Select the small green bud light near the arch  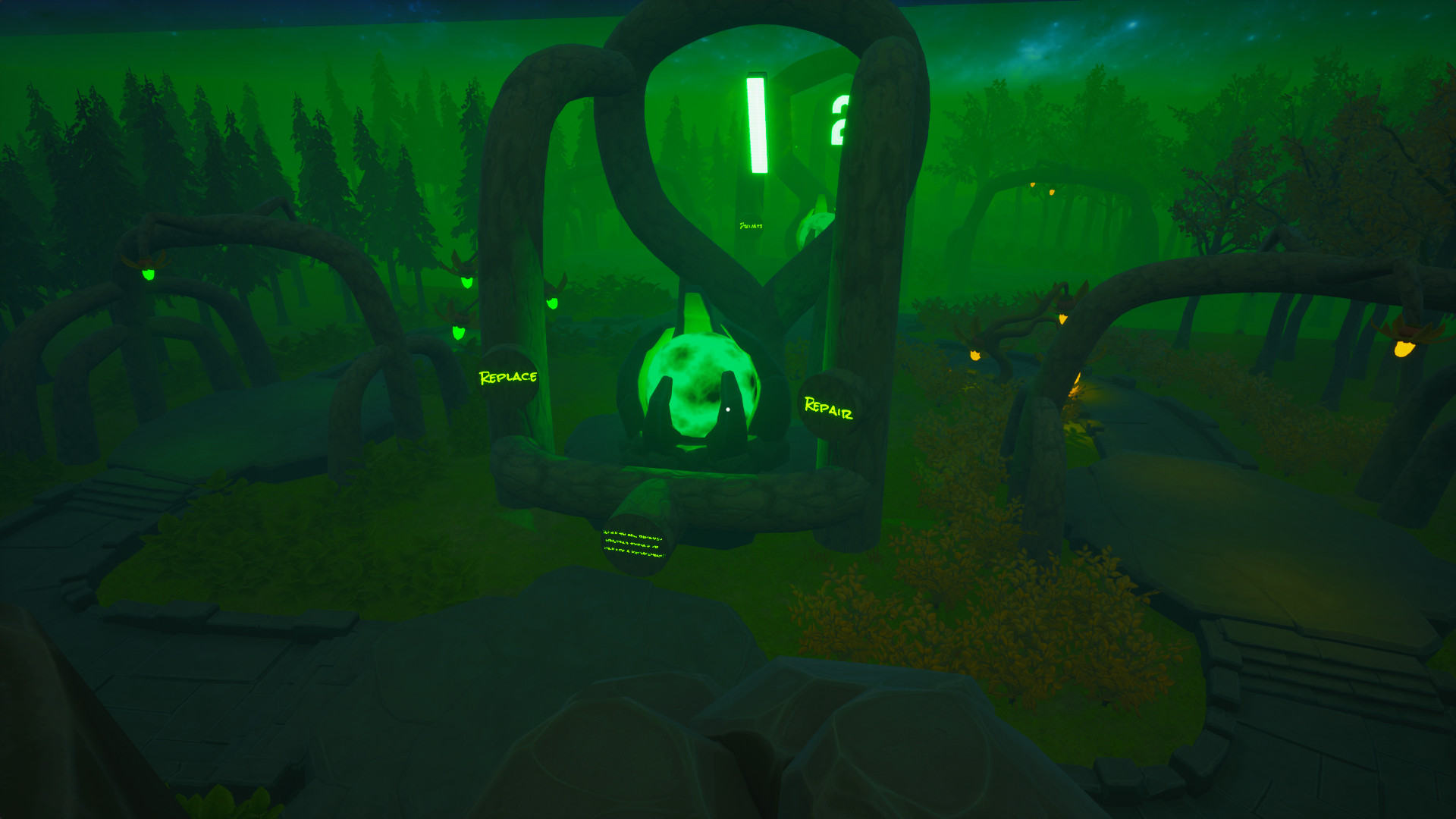coord(553,303)
